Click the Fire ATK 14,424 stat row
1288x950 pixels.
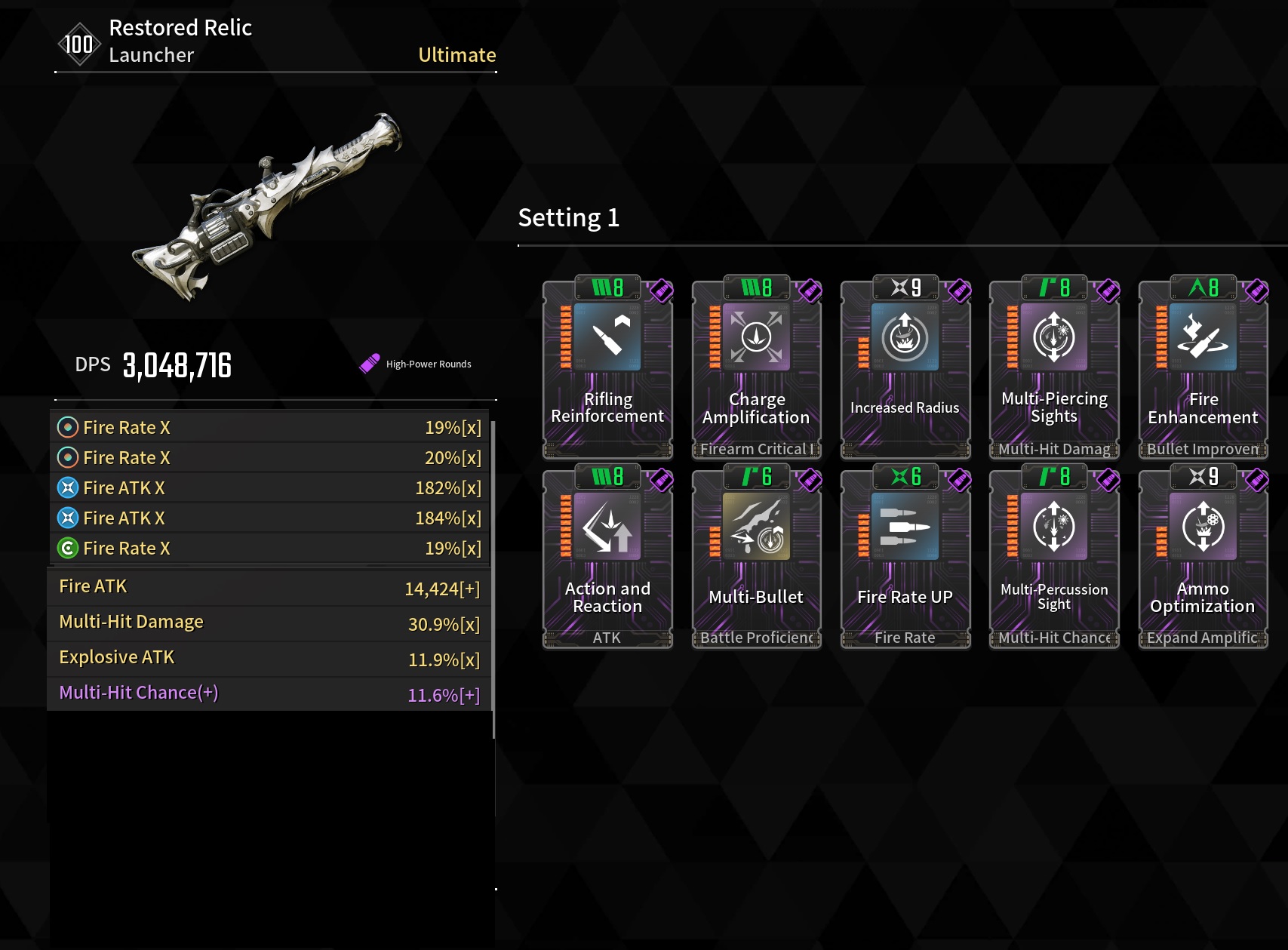pos(269,587)
